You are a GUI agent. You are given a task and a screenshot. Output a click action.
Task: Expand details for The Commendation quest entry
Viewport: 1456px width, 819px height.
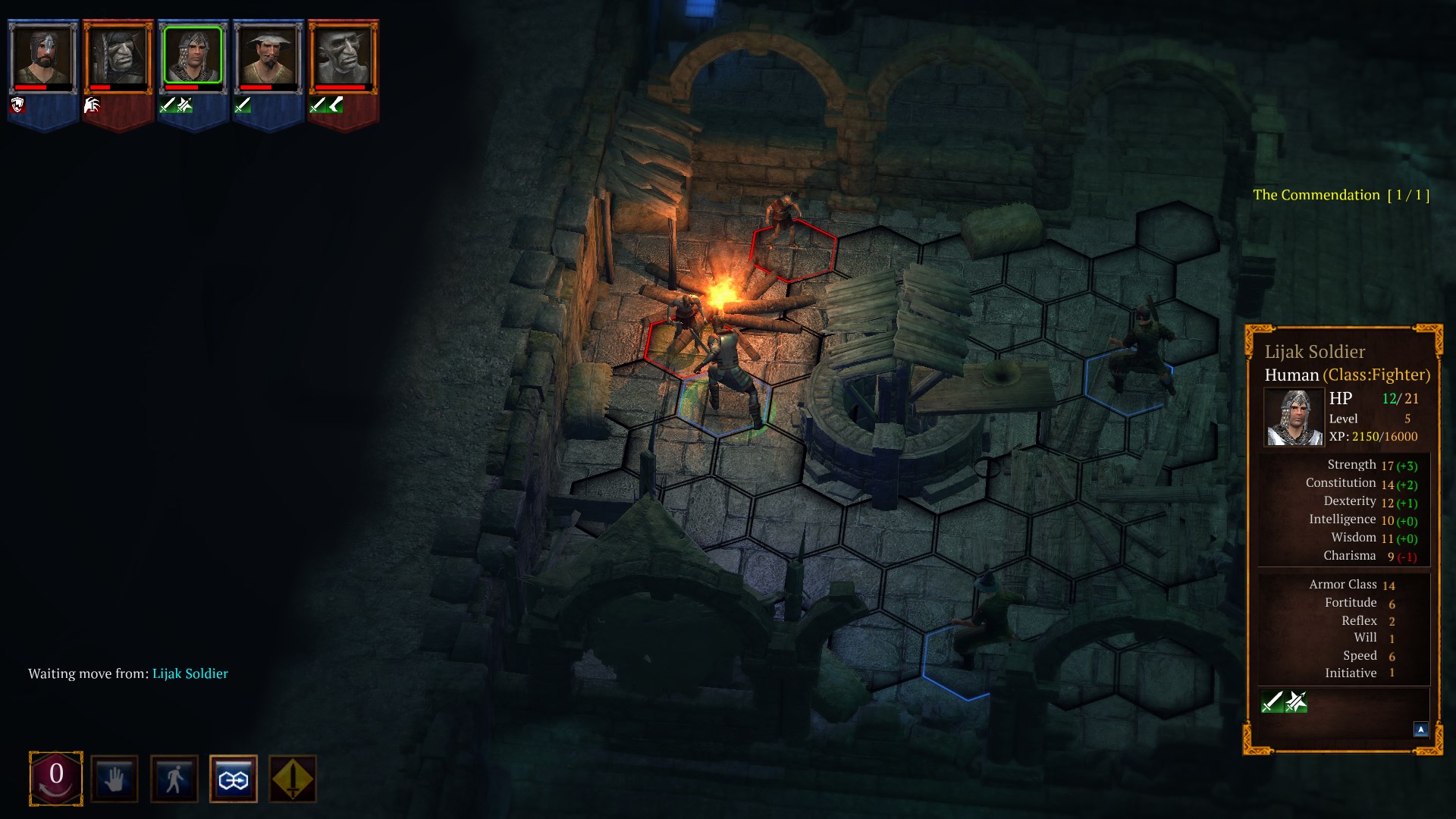coord(1341,194)
